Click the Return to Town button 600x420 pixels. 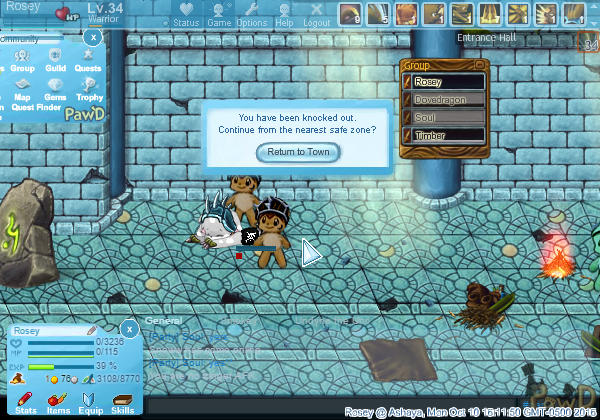[x=298, y=152]
